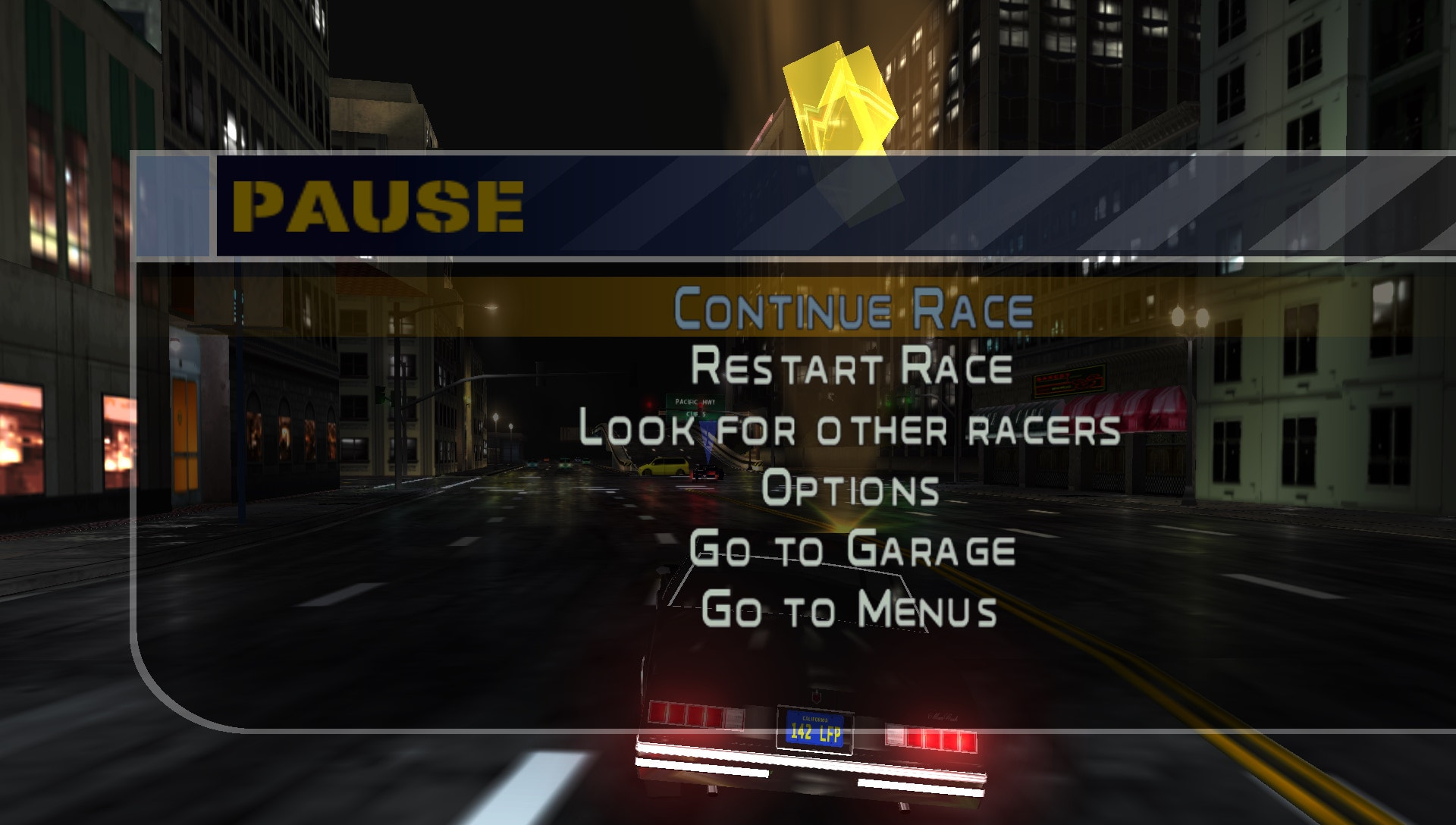Click the glowing red sign on the right building
Image resolution: width=1456 pixels, height=825 pixels.
1069,381
